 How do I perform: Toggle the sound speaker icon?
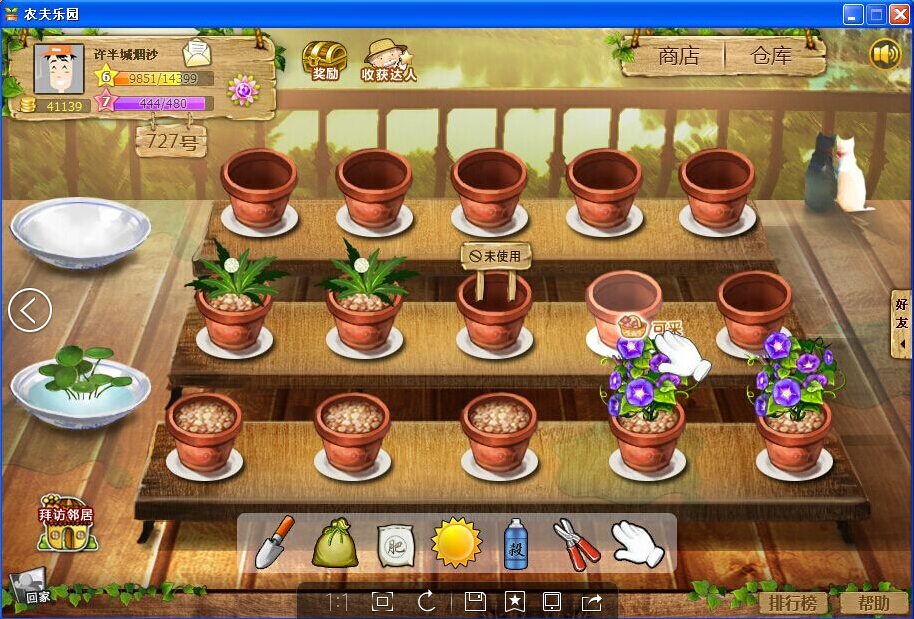[885, 53]
